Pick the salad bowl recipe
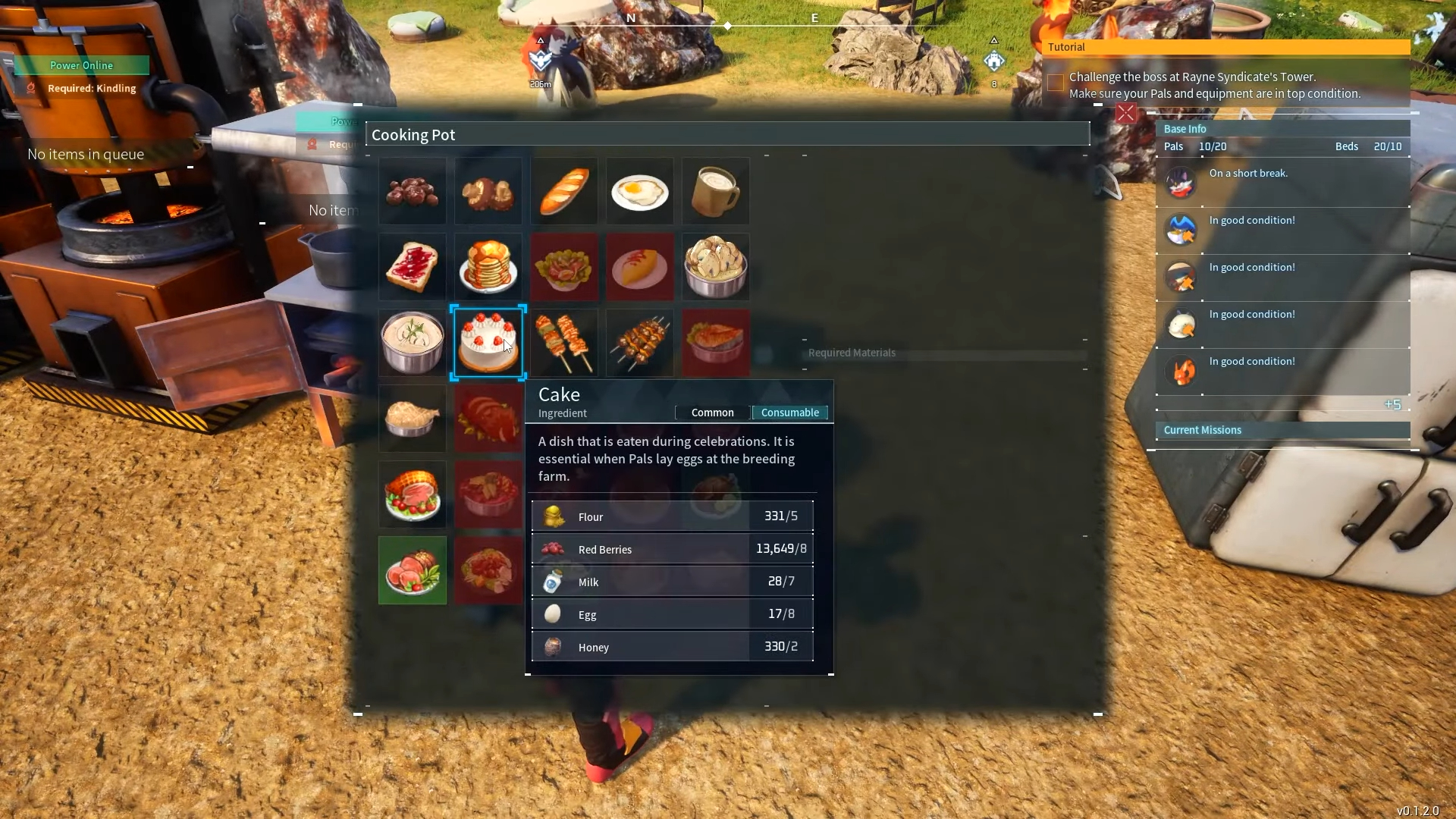 click(x=563, y=267)
